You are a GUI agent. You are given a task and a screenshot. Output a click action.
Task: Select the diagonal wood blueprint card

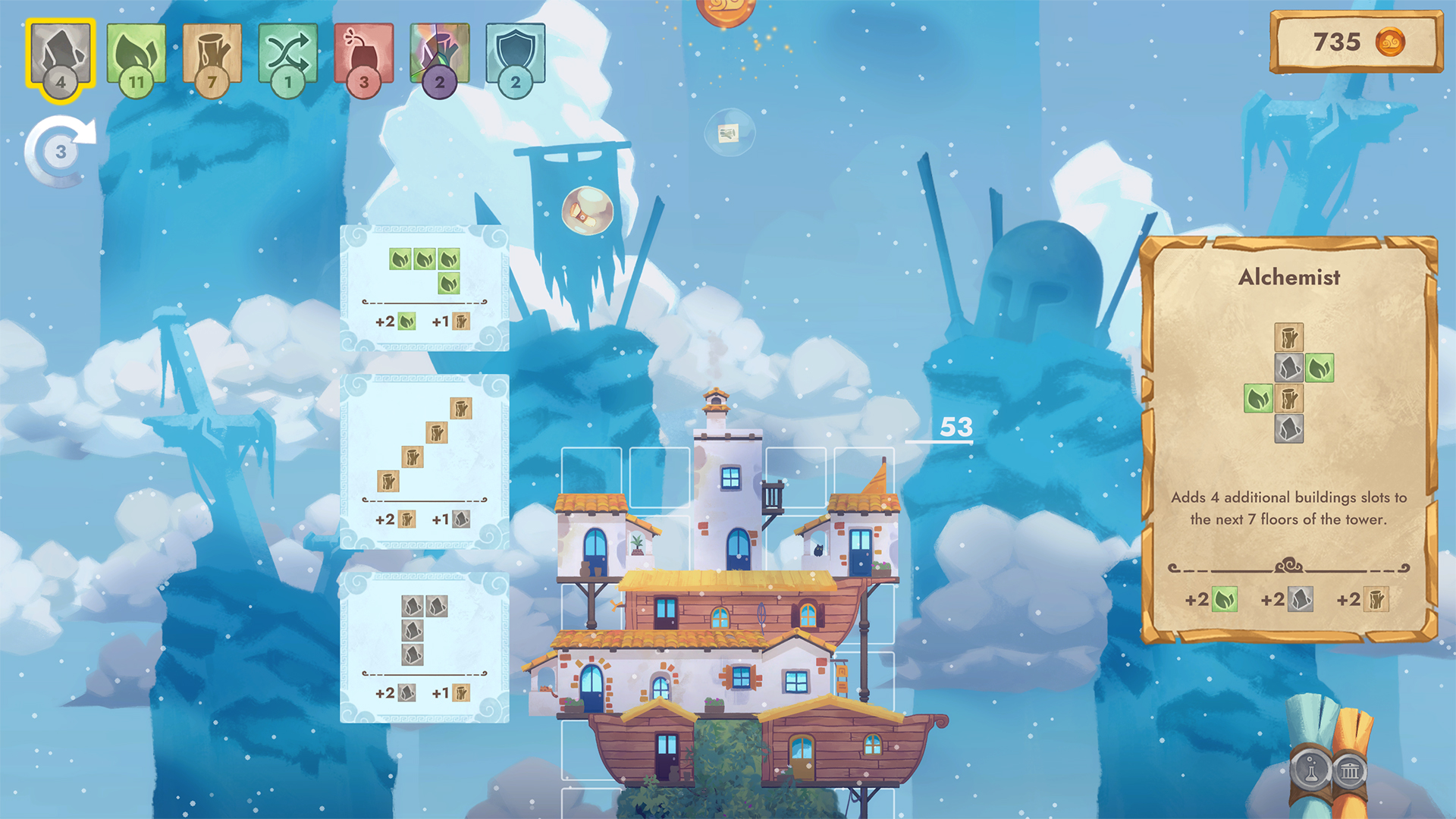tap(425, 461)
